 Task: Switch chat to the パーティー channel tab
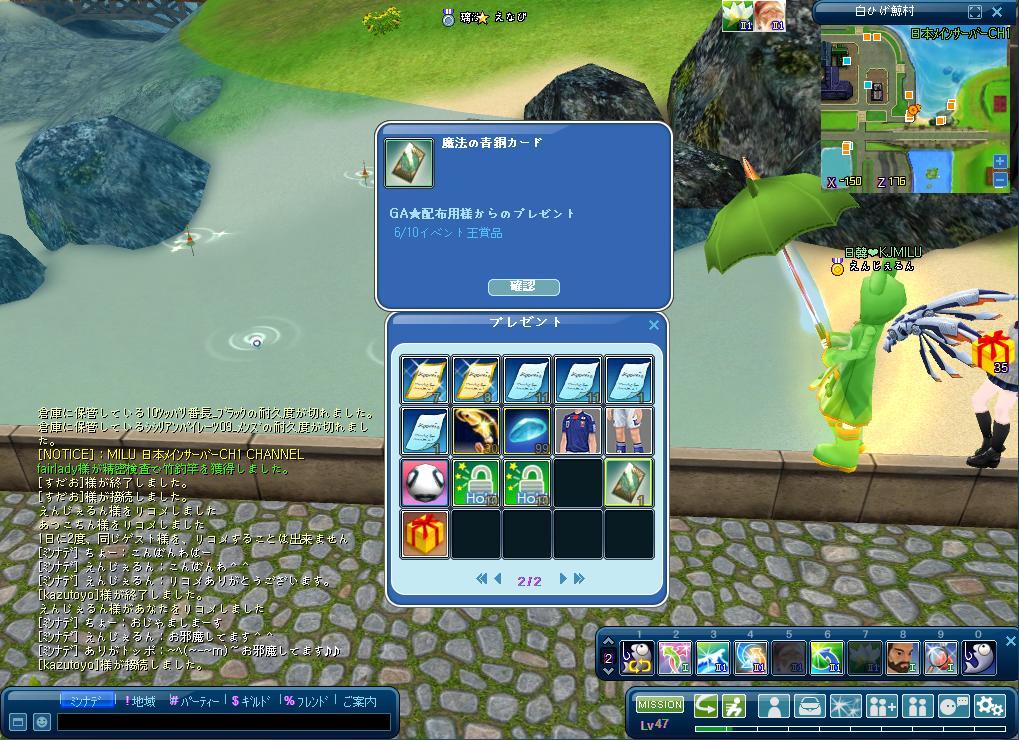coord(196,702)
